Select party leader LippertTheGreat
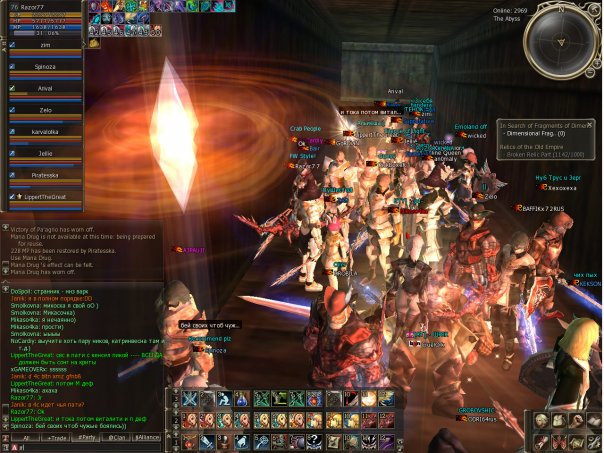The height and width of the screenshot is (453, 604). coord(52,196)
